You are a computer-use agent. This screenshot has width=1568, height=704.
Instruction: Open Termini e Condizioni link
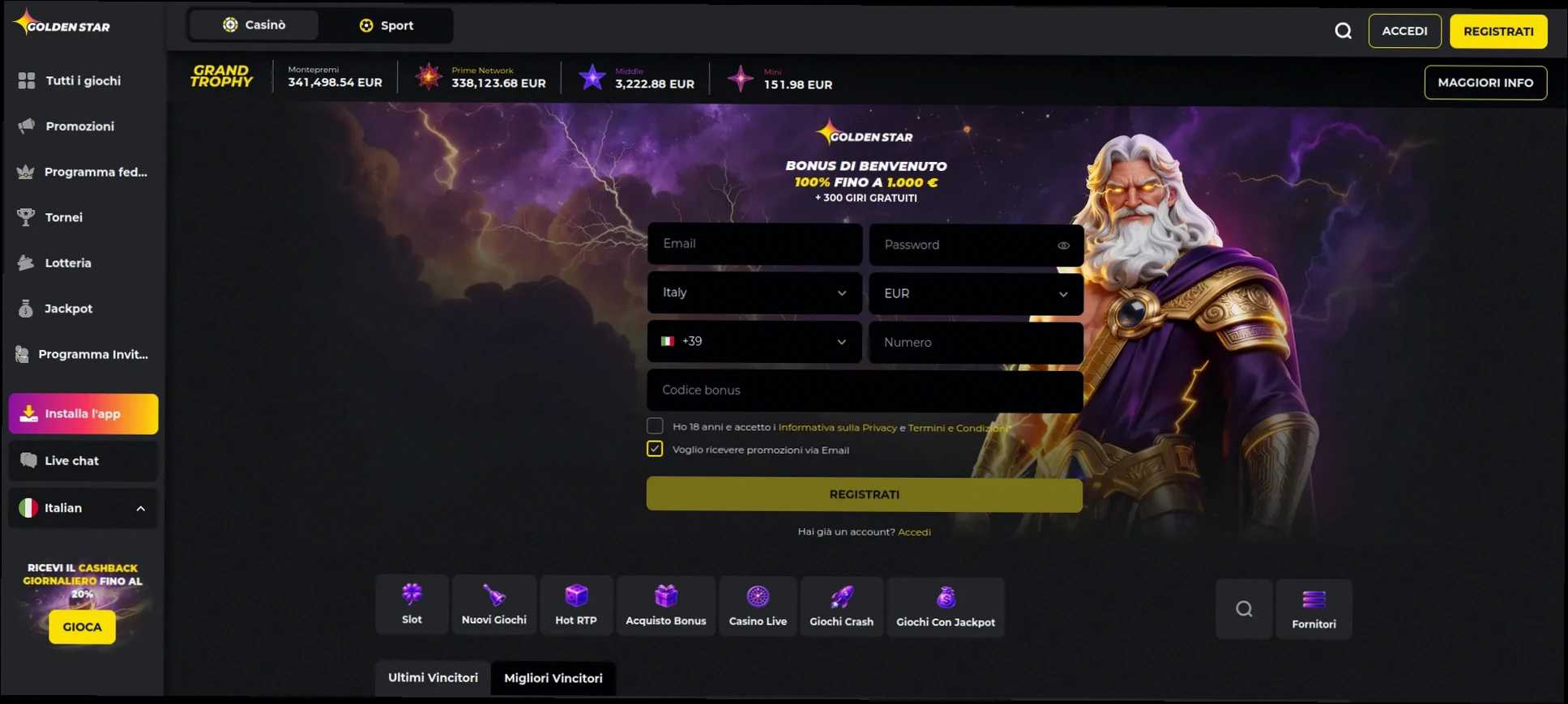[956, 427]
